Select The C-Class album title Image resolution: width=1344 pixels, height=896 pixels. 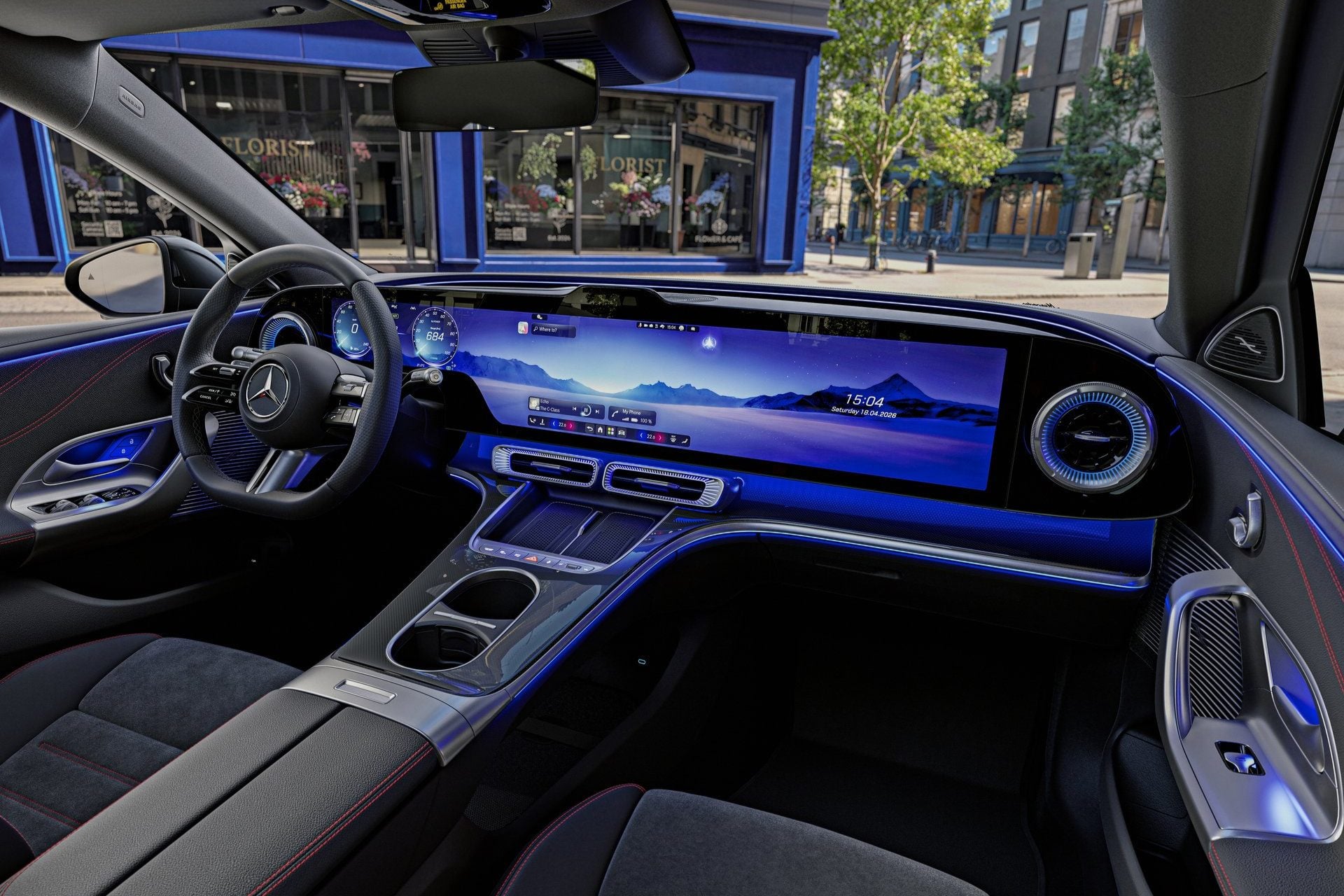[x=550, y=410]
